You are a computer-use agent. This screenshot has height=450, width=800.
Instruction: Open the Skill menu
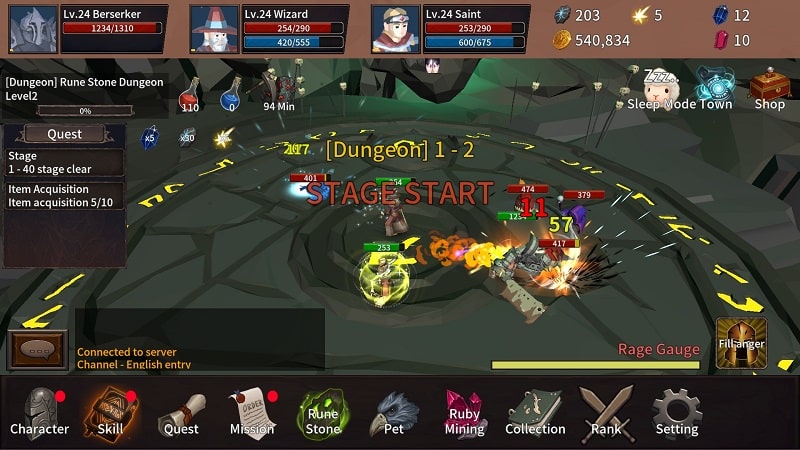pos(110,412)
